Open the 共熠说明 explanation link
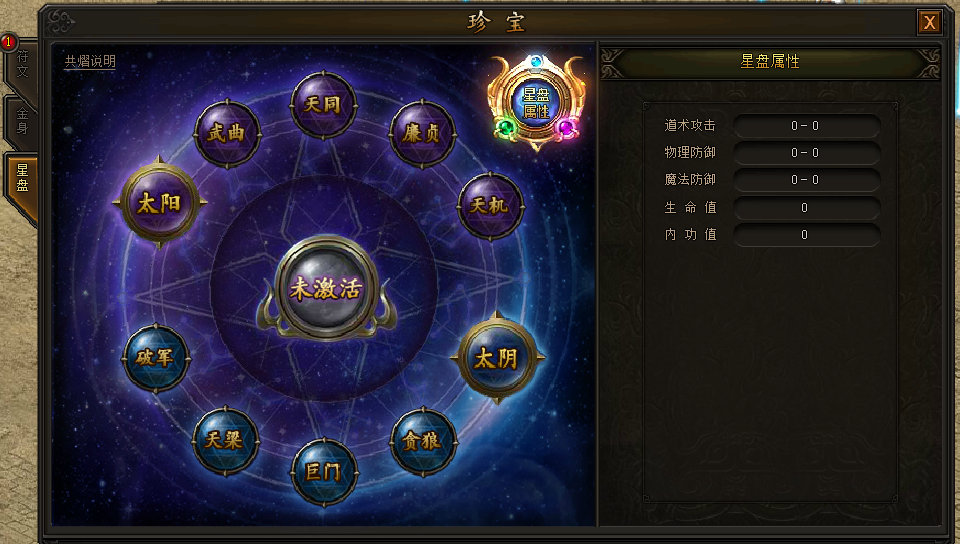Image resolution: width=960 pixels, height=544 pixels. pyautogui.click(x=90, y=62)
